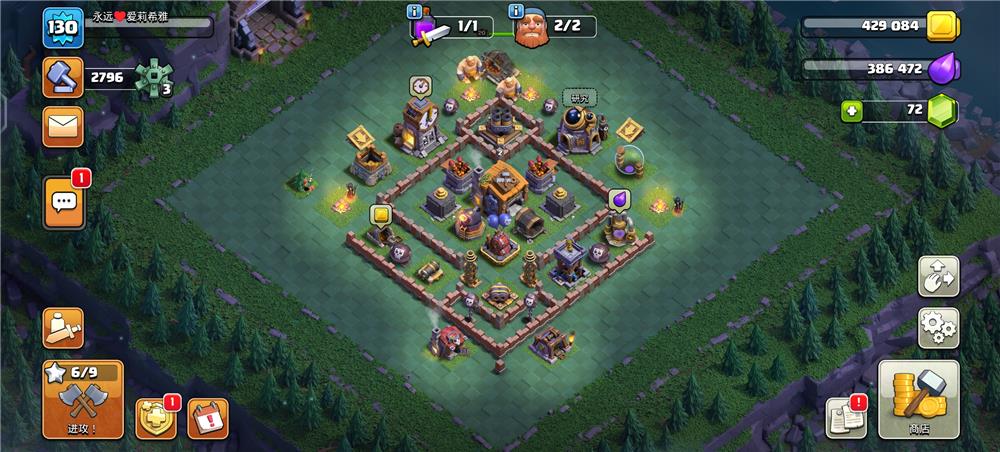Open the mail envelope inbox

click(x=63, y=127)
